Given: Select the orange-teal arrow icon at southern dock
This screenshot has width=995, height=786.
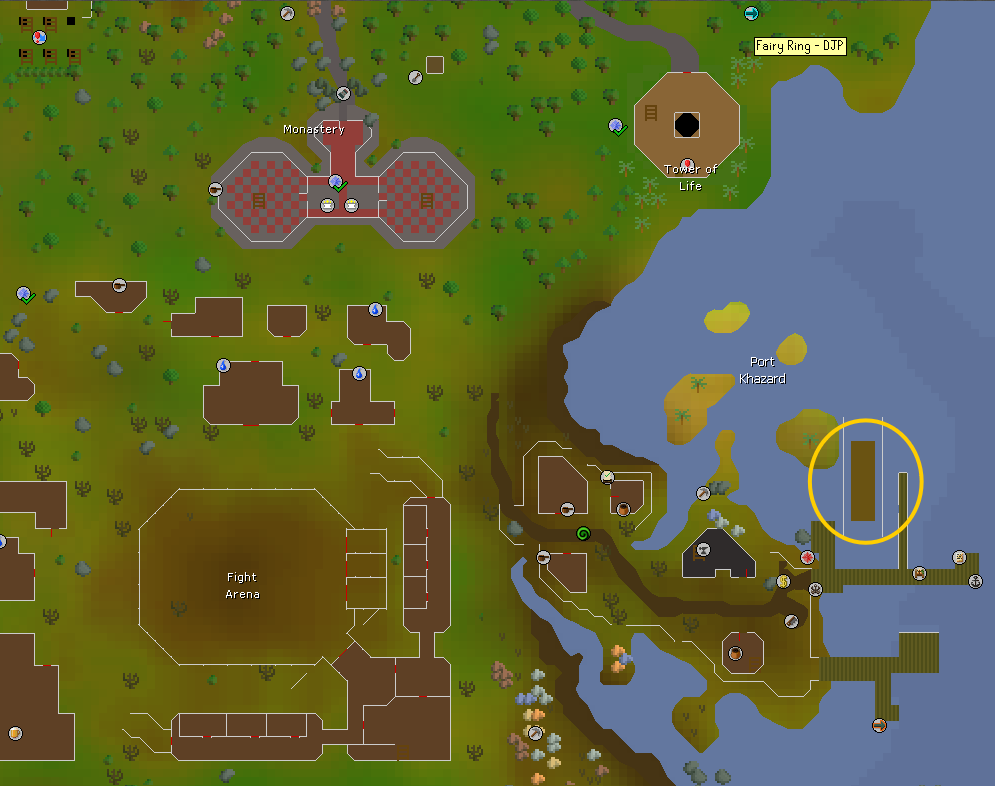Looking at the screenshot, I should click(879, 725).
